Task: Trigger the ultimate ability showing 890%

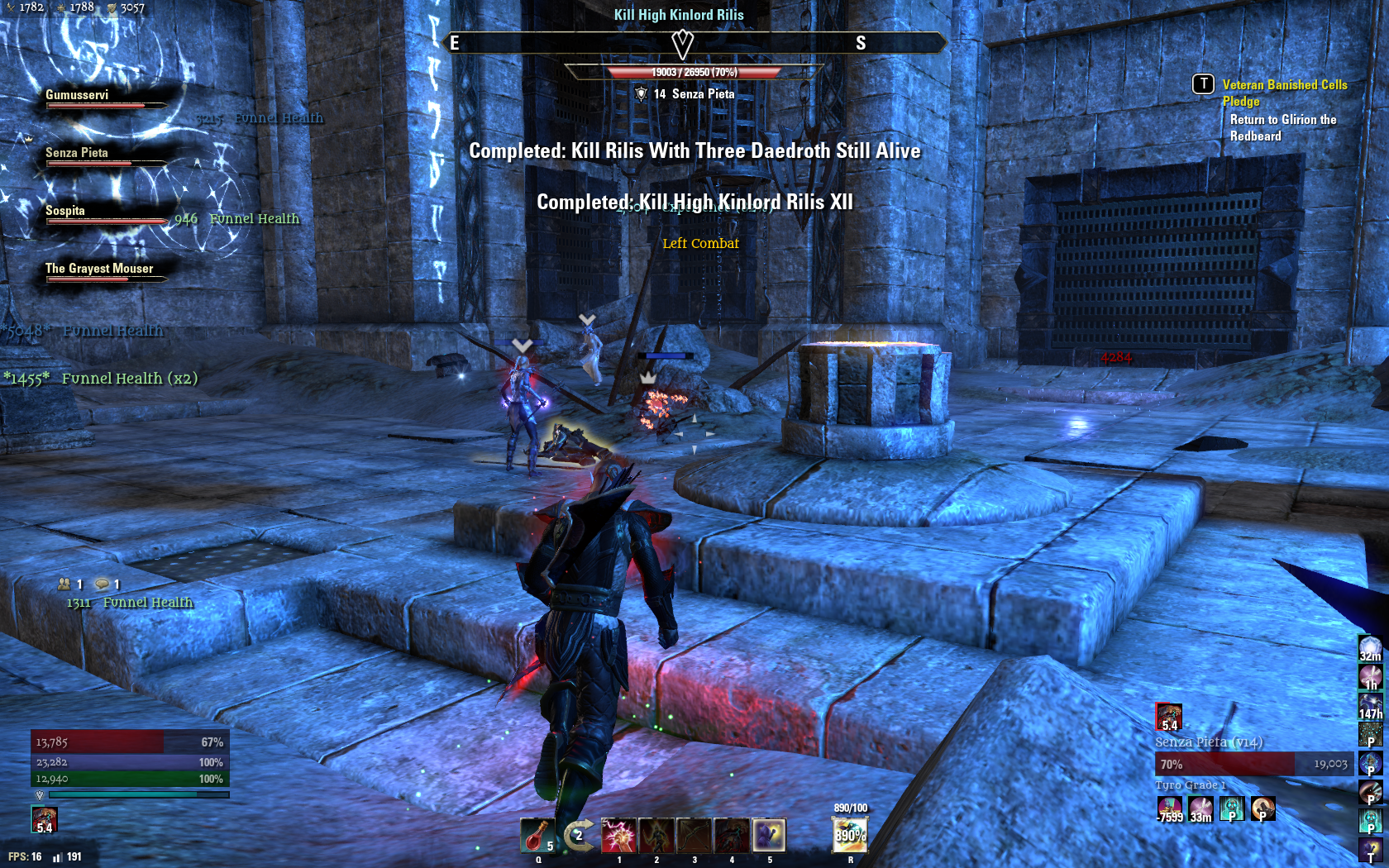Action: click(850, 835)
